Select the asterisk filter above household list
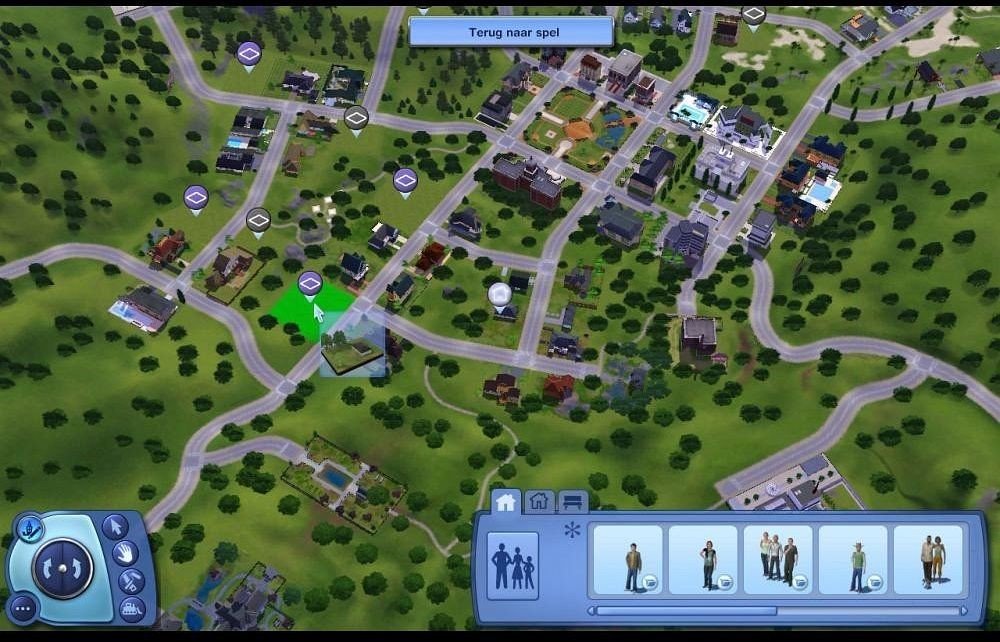Screen dimensions: 1000x642 coord(573,530)
